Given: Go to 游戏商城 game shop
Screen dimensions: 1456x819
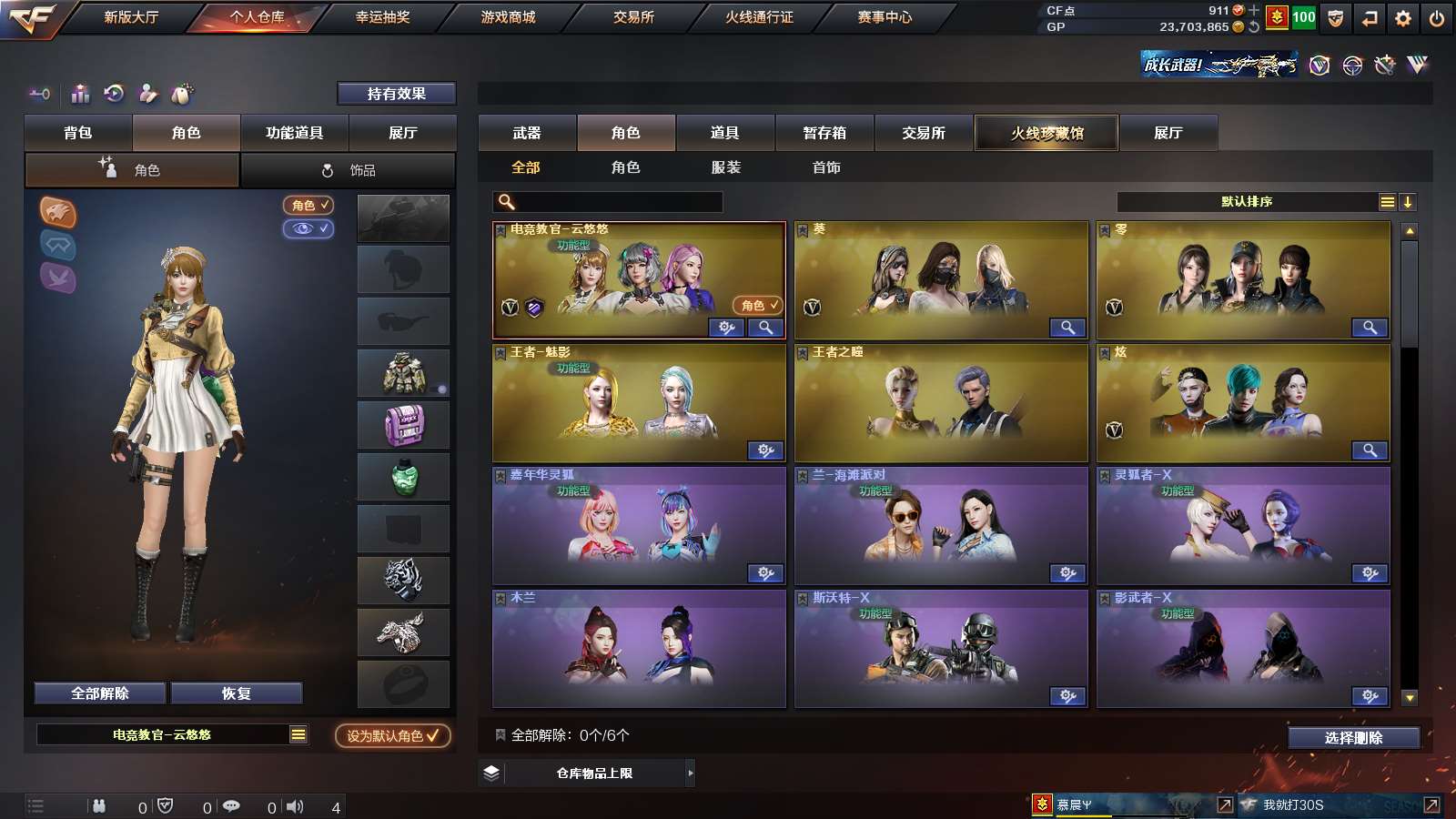Looking at the screenshot, I should (x=508, y=17).
